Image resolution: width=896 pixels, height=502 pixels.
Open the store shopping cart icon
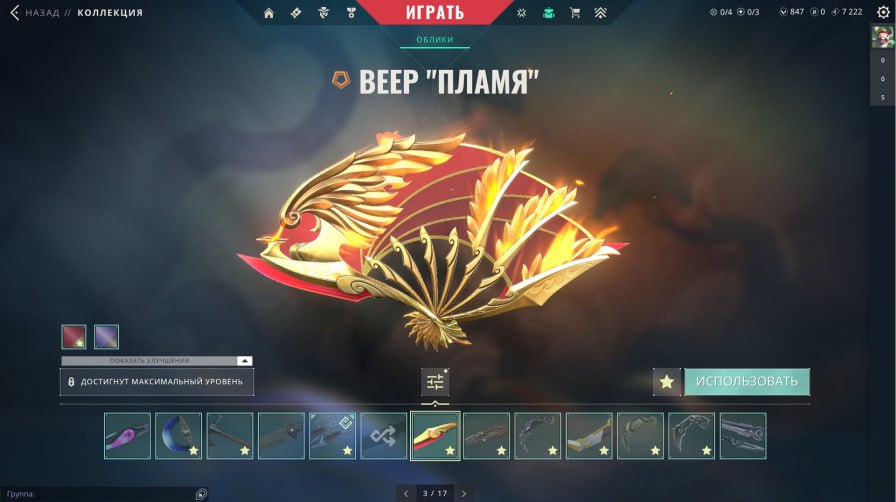[x=574, y=13]
